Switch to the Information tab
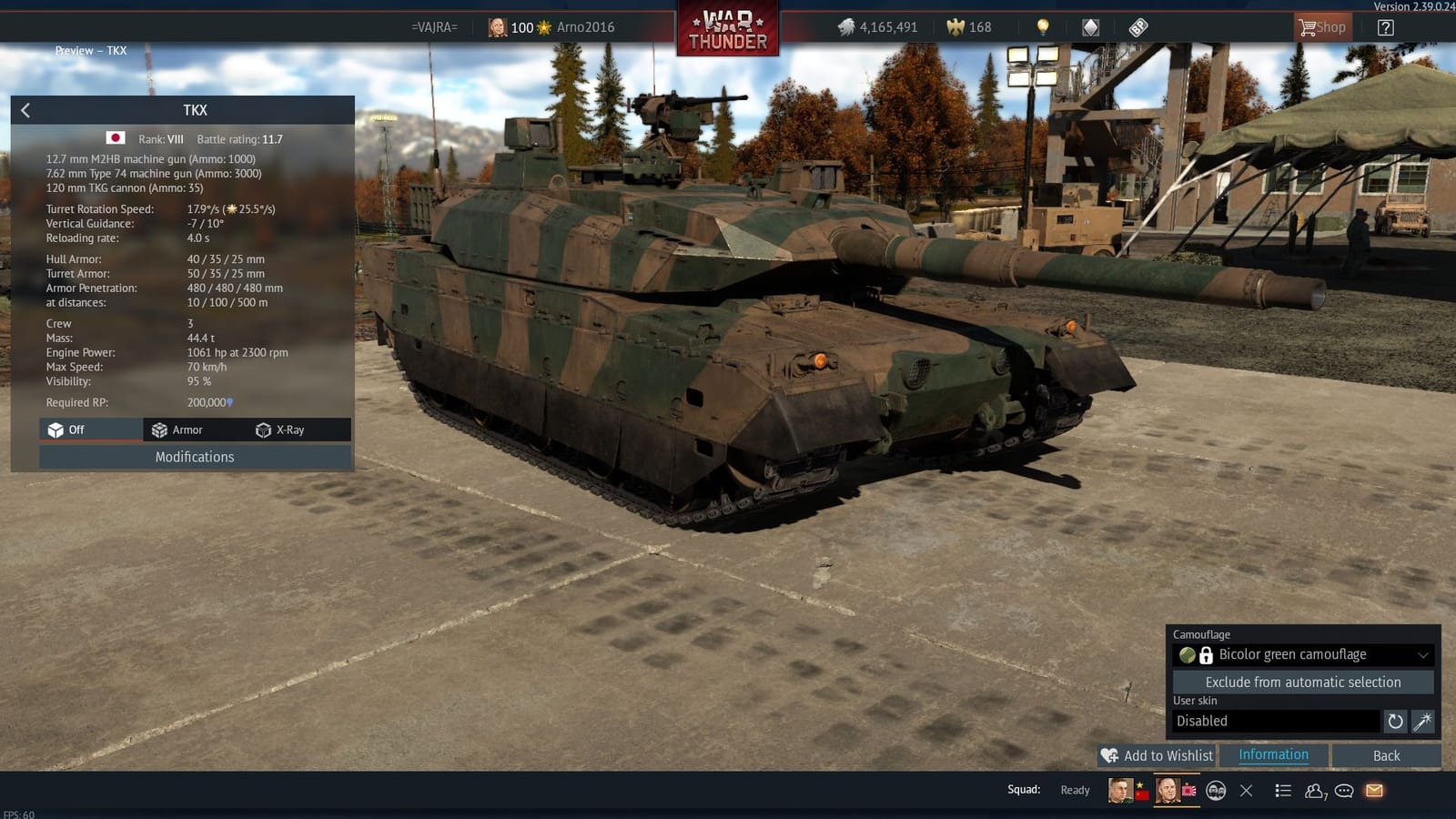This screenshot has height=819, width=1456. [1272, 754]
